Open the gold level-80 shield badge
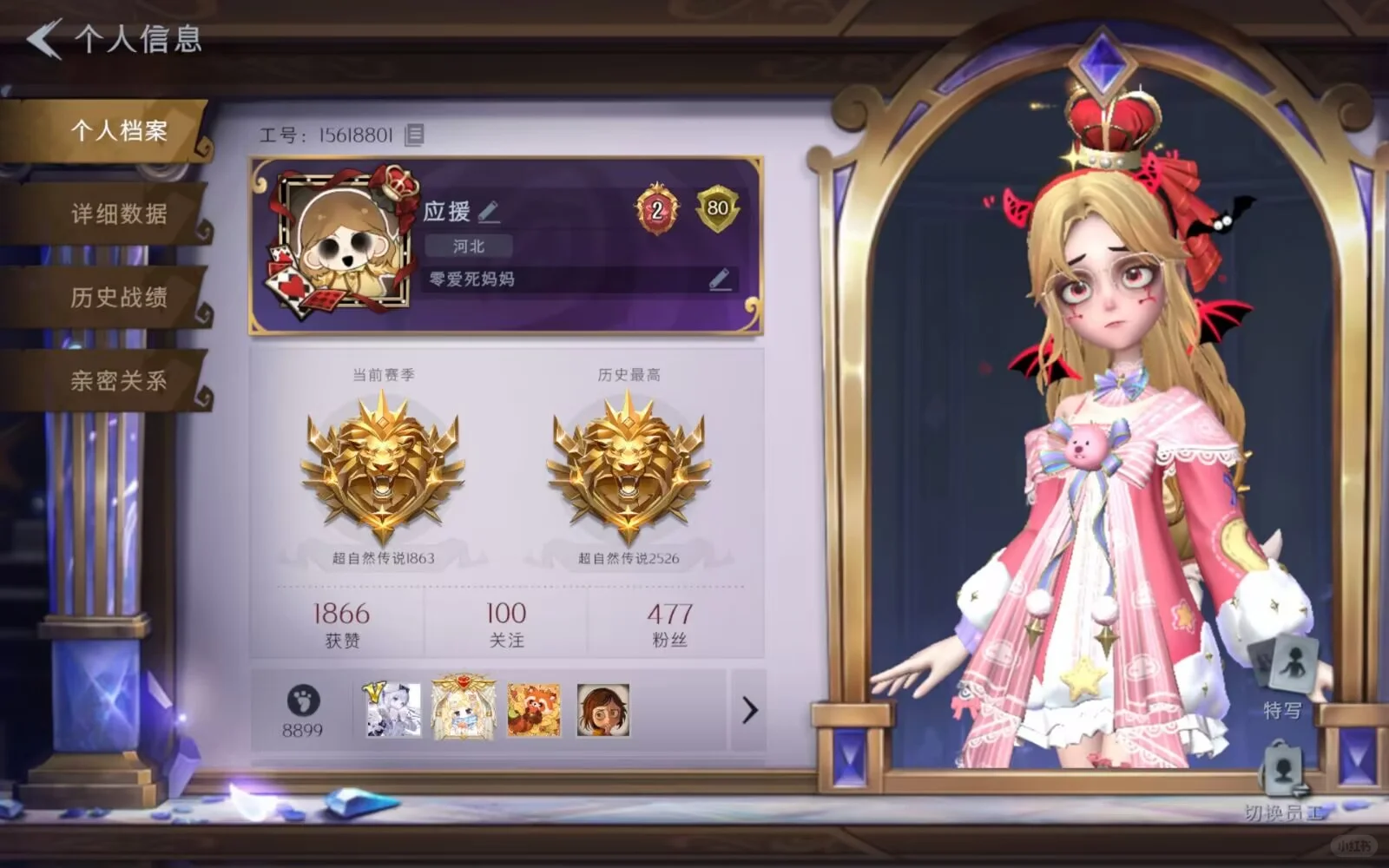This screenshot has width=1389, height=868. [718, 207]
